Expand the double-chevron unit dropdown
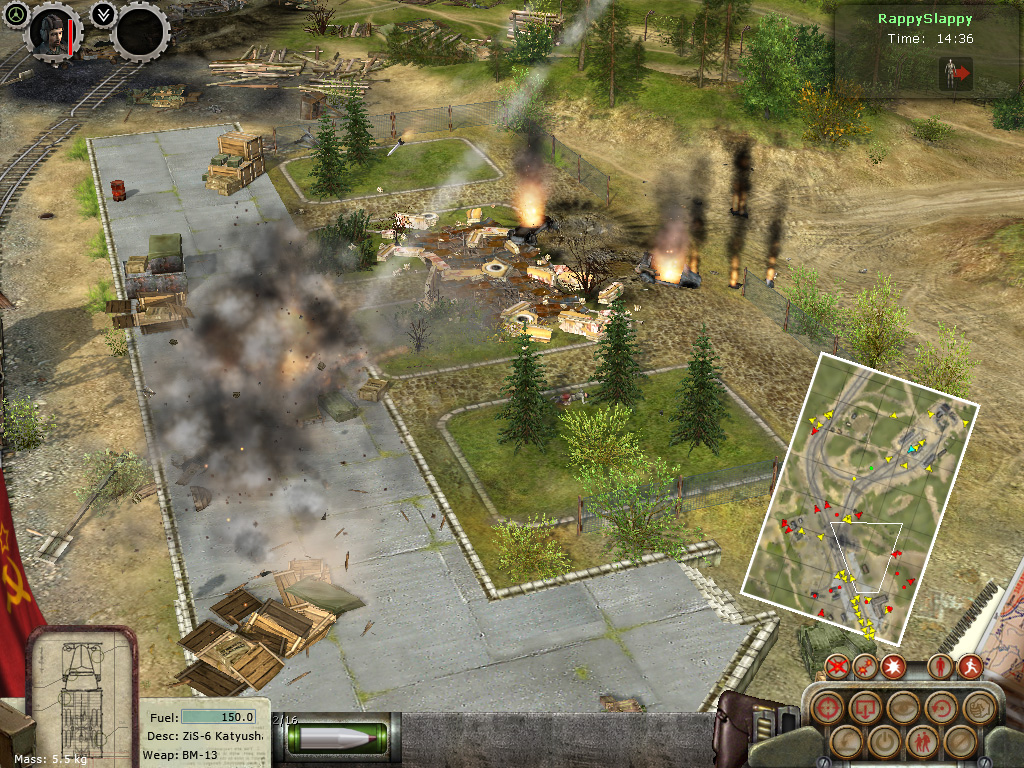Screen dimensions: 1024x768 [x=102, y=15]
